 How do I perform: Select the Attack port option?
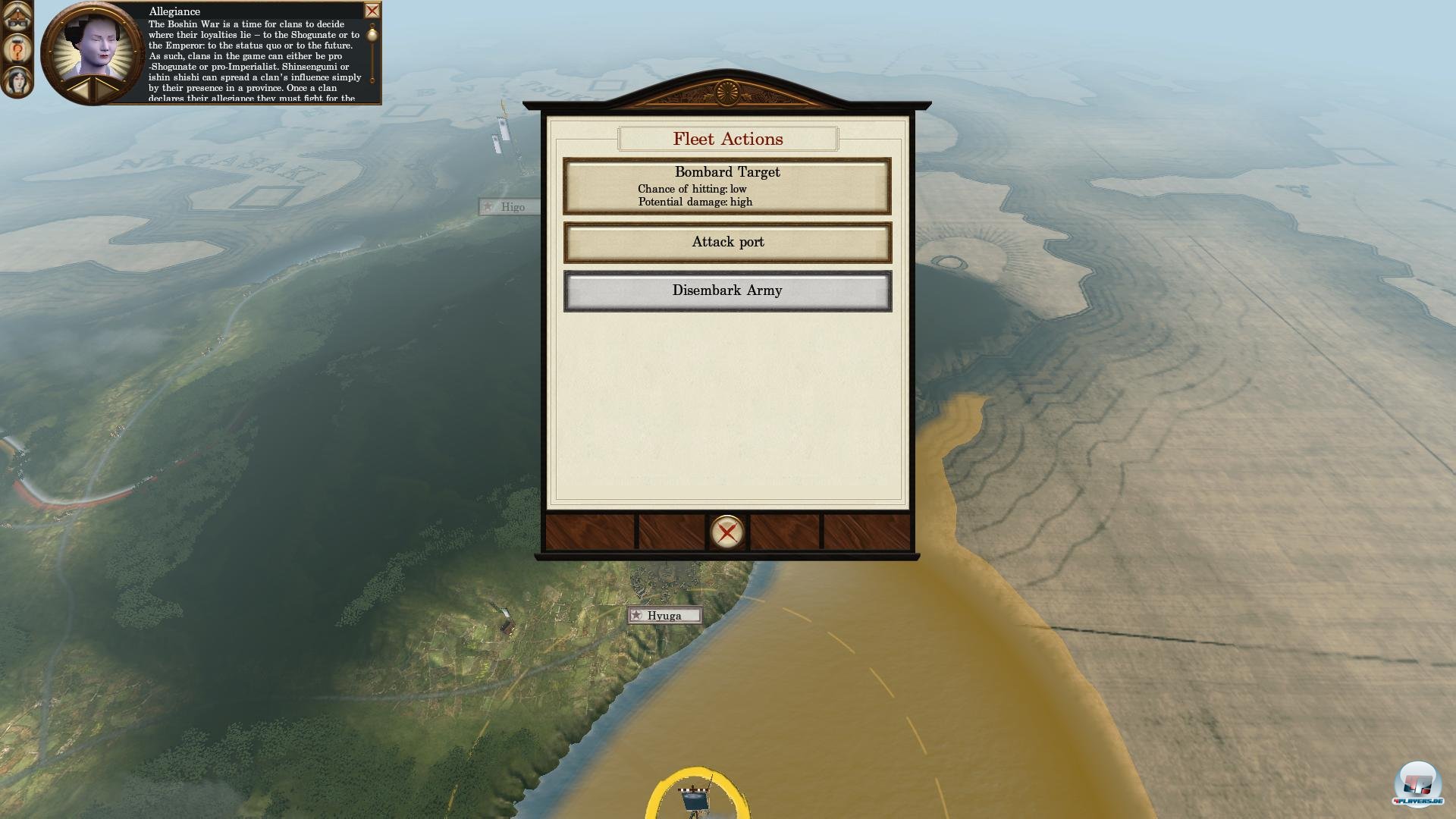[726, 243]
